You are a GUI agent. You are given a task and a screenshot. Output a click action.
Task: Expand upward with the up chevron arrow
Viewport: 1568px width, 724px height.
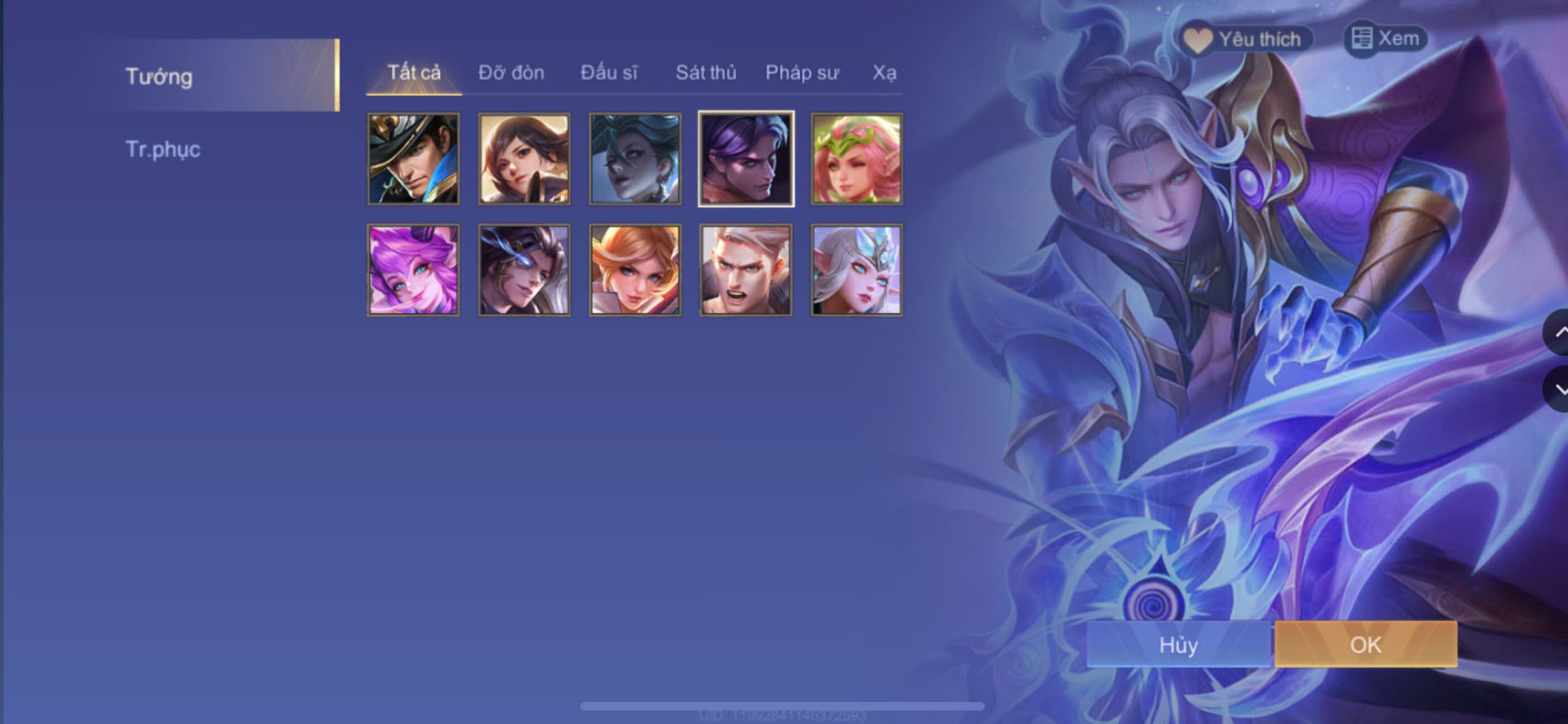coord(1560,333)
